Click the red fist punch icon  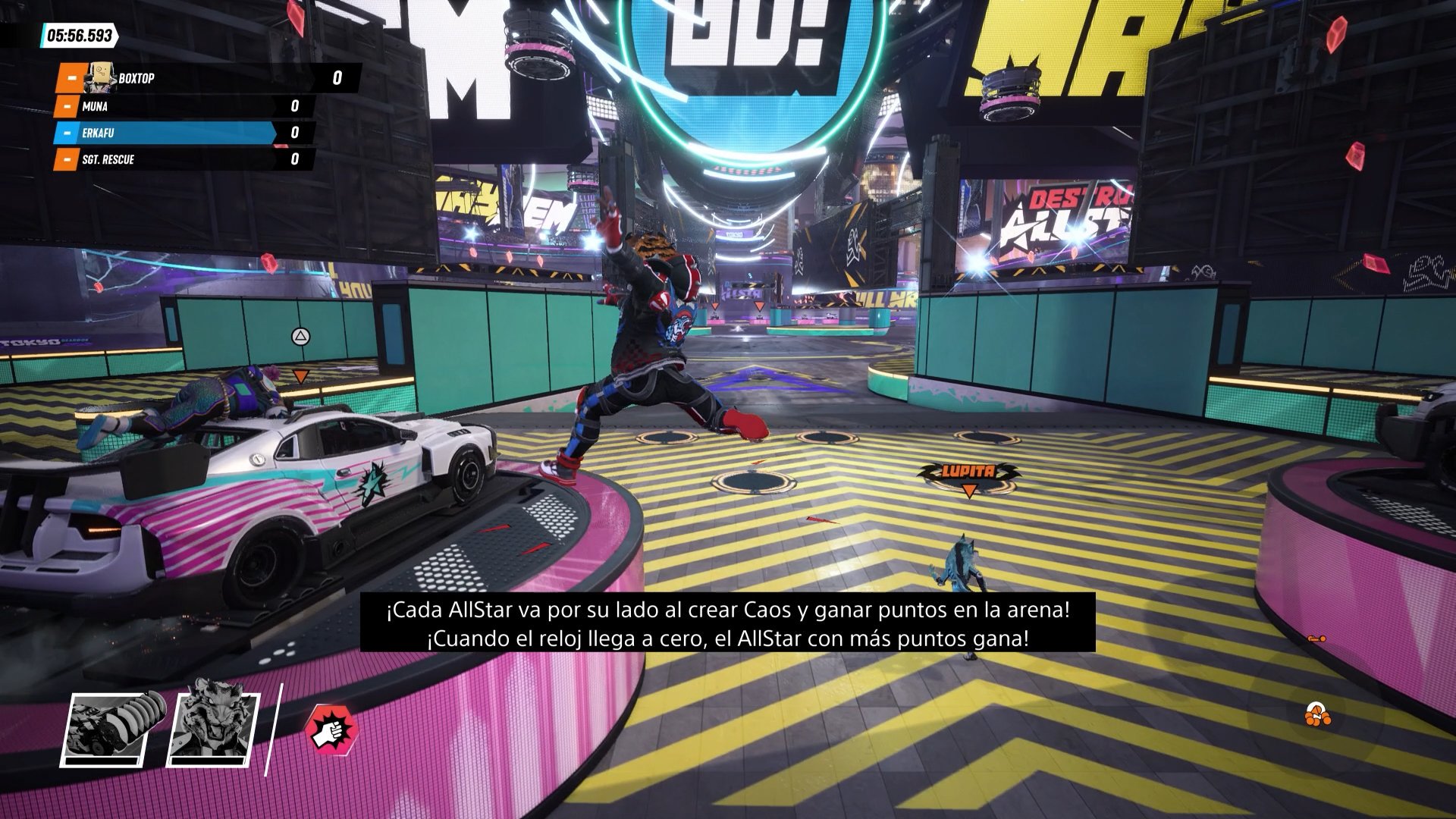pyautogui.click(x=331, y=730)
